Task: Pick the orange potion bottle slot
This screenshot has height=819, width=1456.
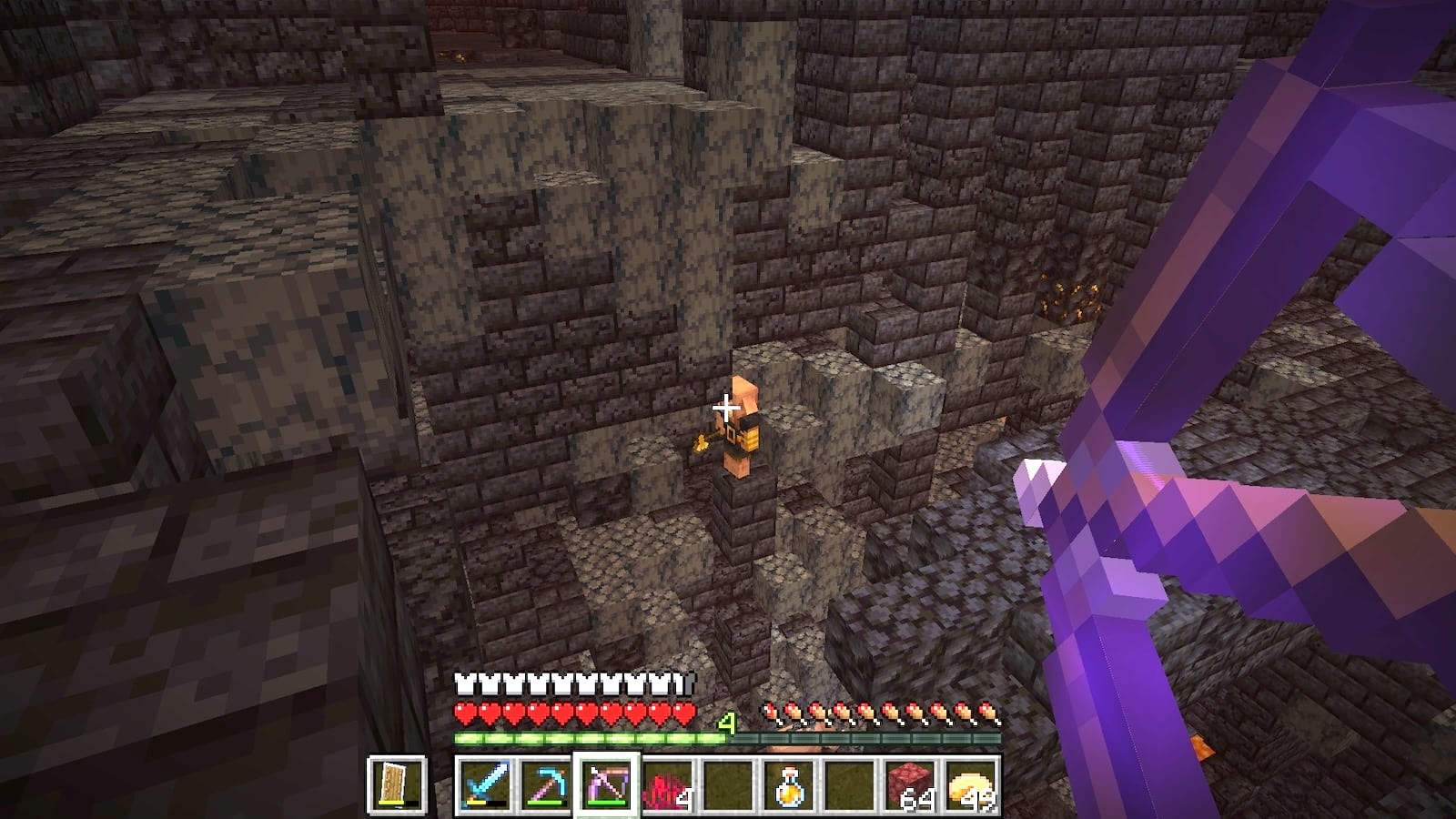Action: (788, 784)
